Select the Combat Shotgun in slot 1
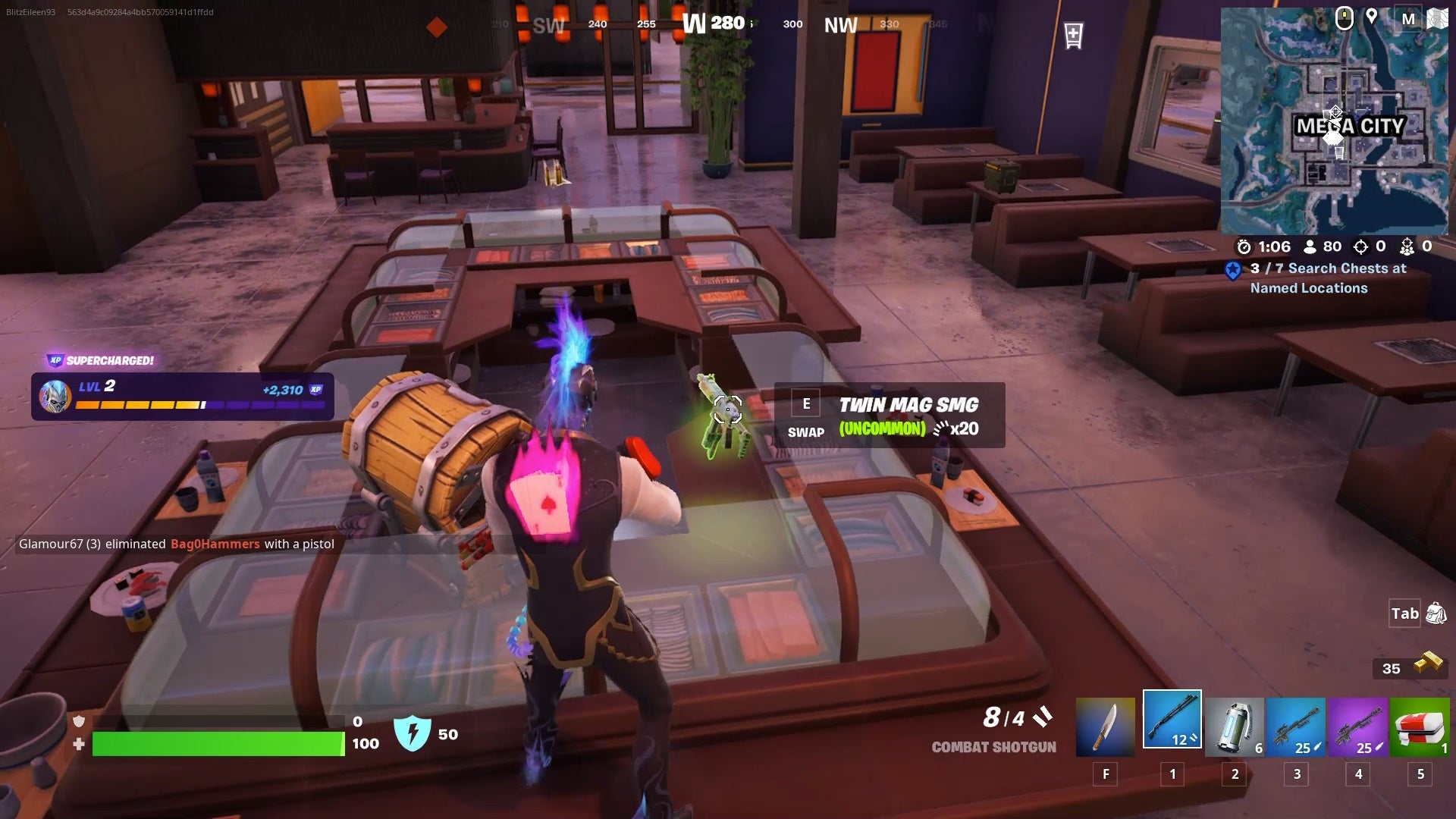1456x819 pixels. point(1170,720)
